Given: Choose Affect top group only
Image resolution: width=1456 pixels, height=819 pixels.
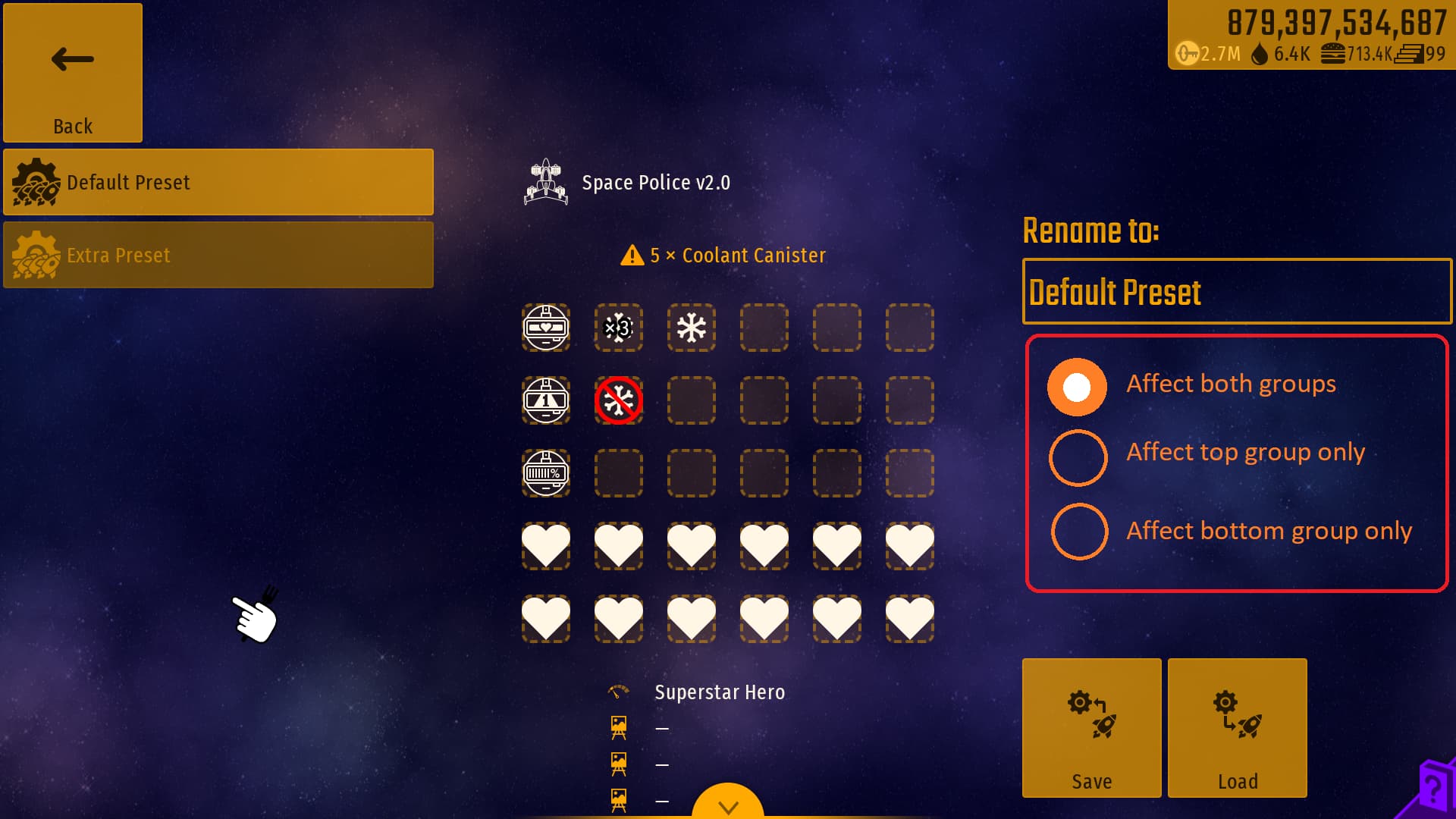Looking at the screenshot, I should click(1078, 458).
